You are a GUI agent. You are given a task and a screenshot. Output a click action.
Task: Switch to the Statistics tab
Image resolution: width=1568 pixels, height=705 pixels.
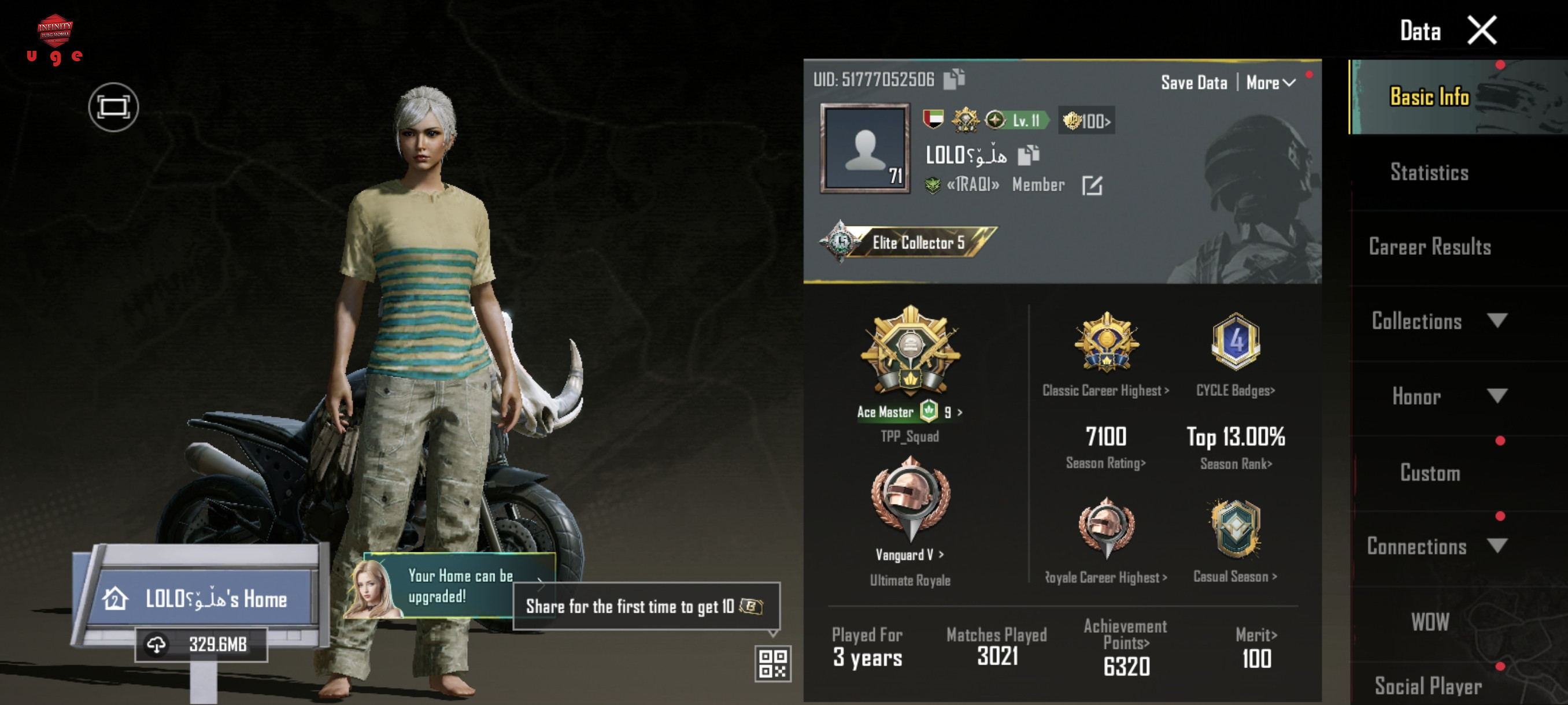pyautogui.click(x=1429, y=172)
